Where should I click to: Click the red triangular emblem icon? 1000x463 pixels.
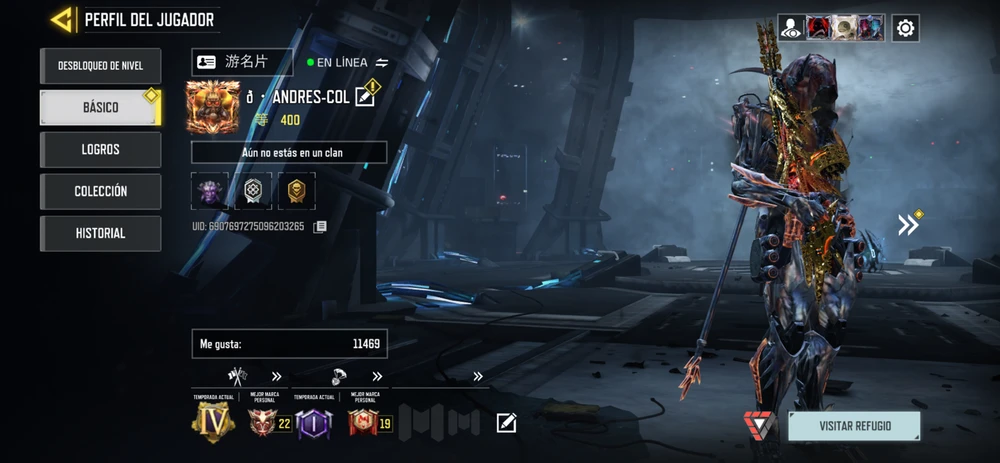(x=759, y=424)
